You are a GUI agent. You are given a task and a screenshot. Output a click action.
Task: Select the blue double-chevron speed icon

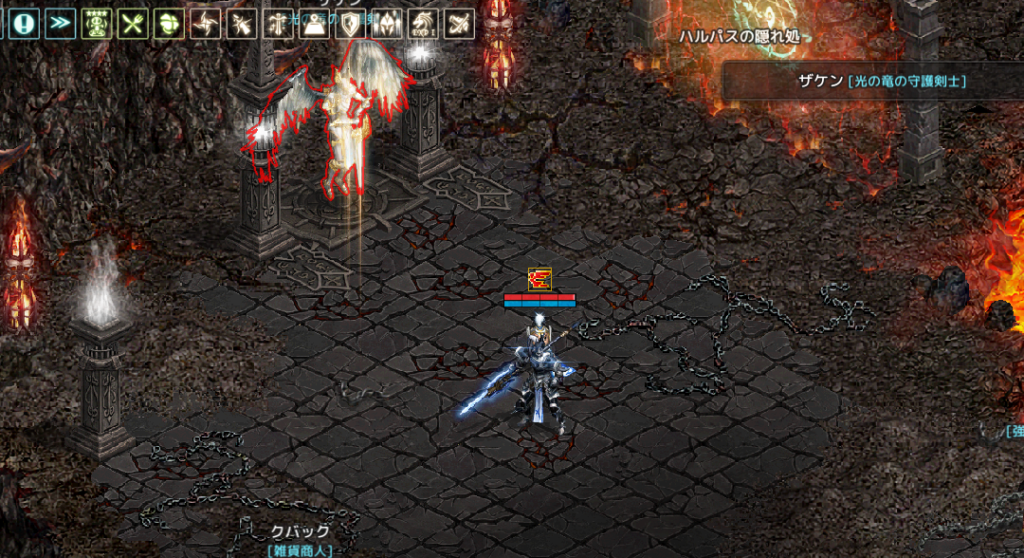click(x=61, y=24)
